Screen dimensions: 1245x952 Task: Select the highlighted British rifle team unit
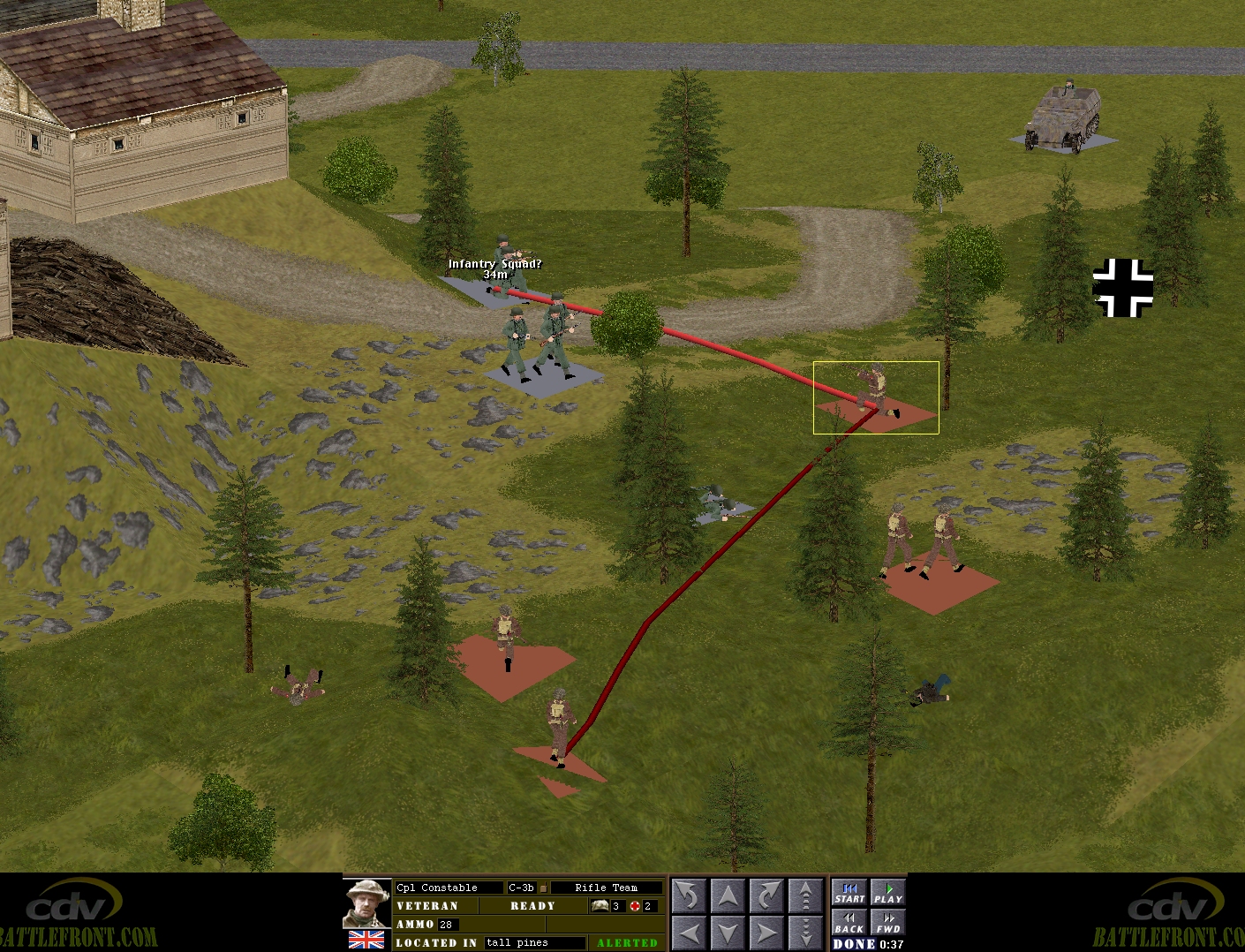(x=874, y=393)
